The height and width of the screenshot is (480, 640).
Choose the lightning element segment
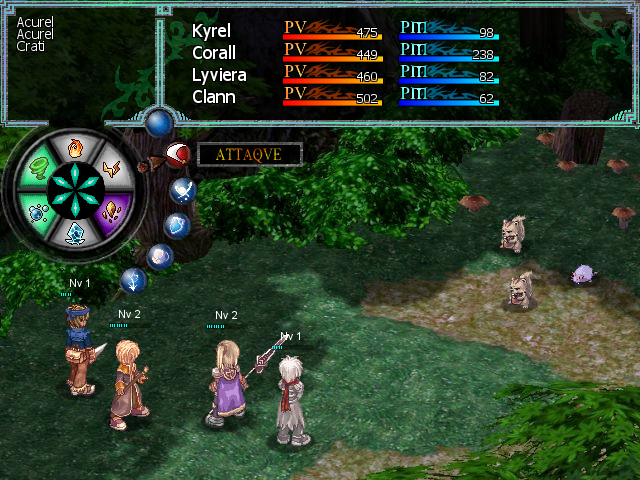pos(112,168)
